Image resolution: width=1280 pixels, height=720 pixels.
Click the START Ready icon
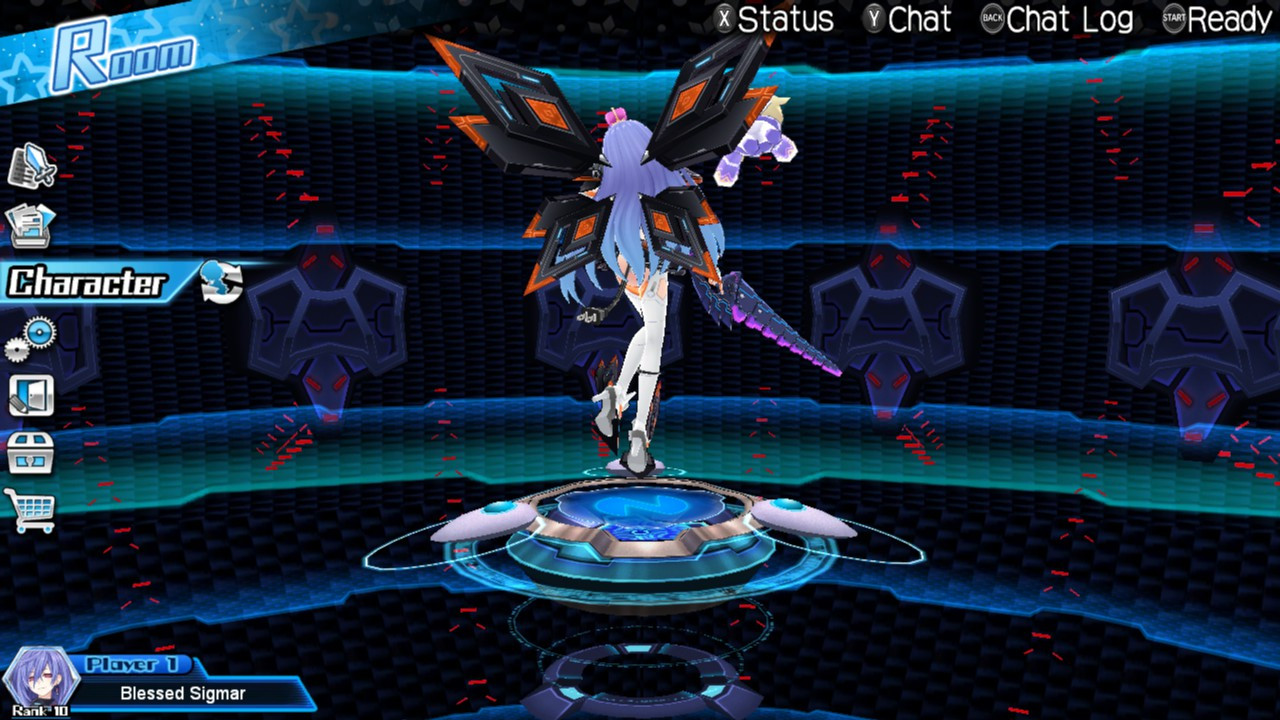[1172, 18]
